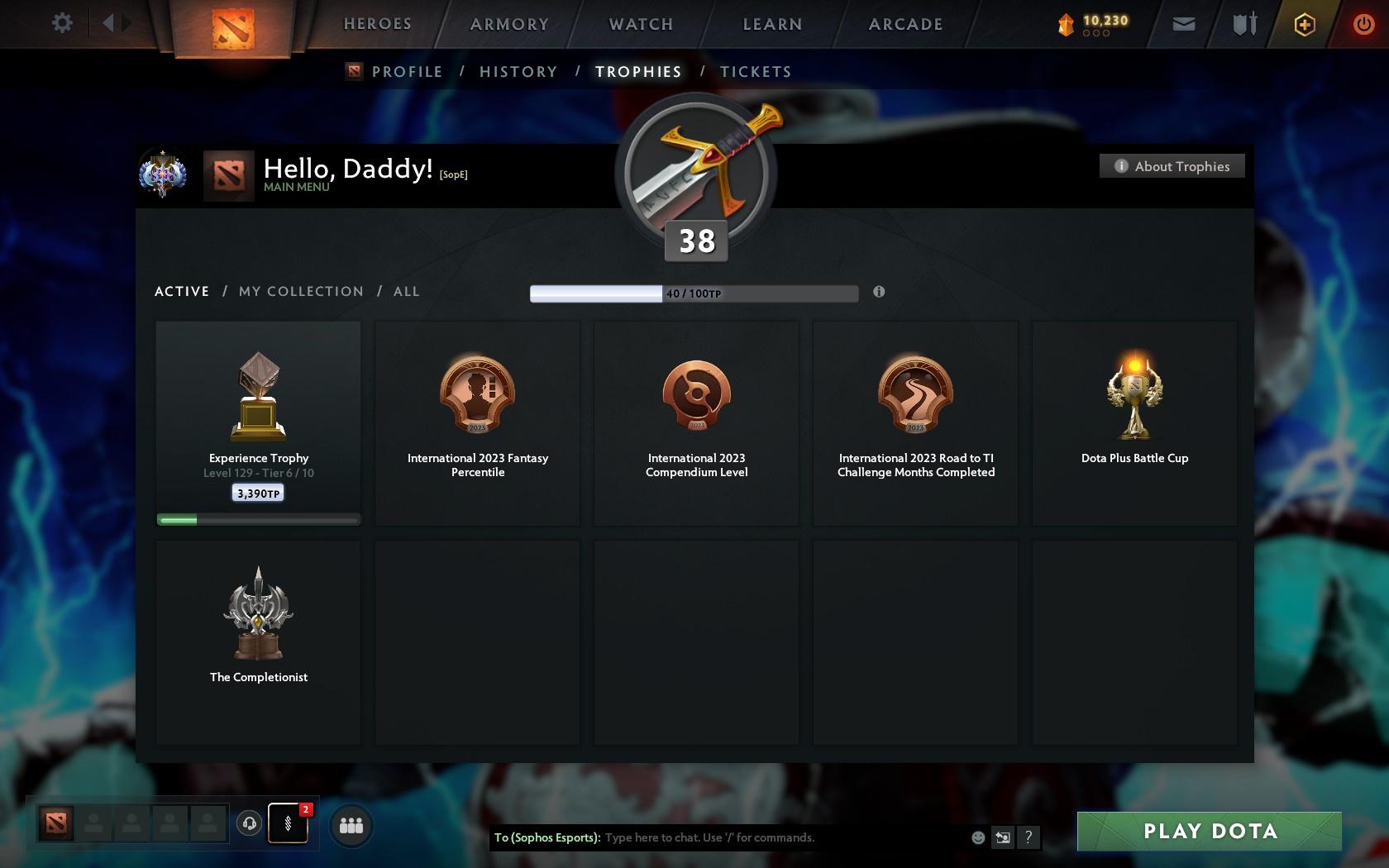Open the mail notifications inbox
Image resolution: width=1389 pixels, height=868 pixels.
[x=1182, y=24]
